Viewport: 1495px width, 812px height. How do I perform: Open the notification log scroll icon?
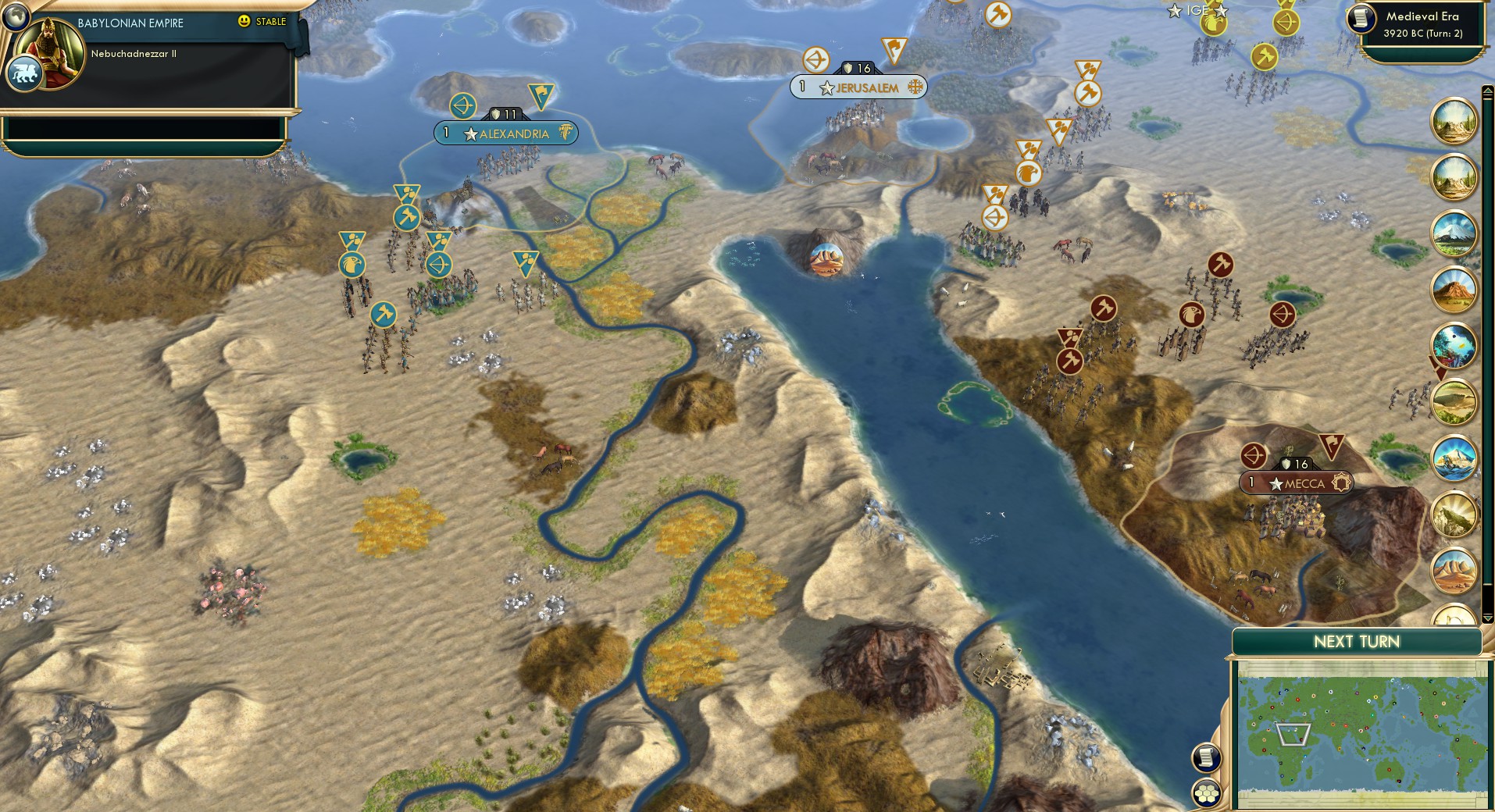[1205, 756]
